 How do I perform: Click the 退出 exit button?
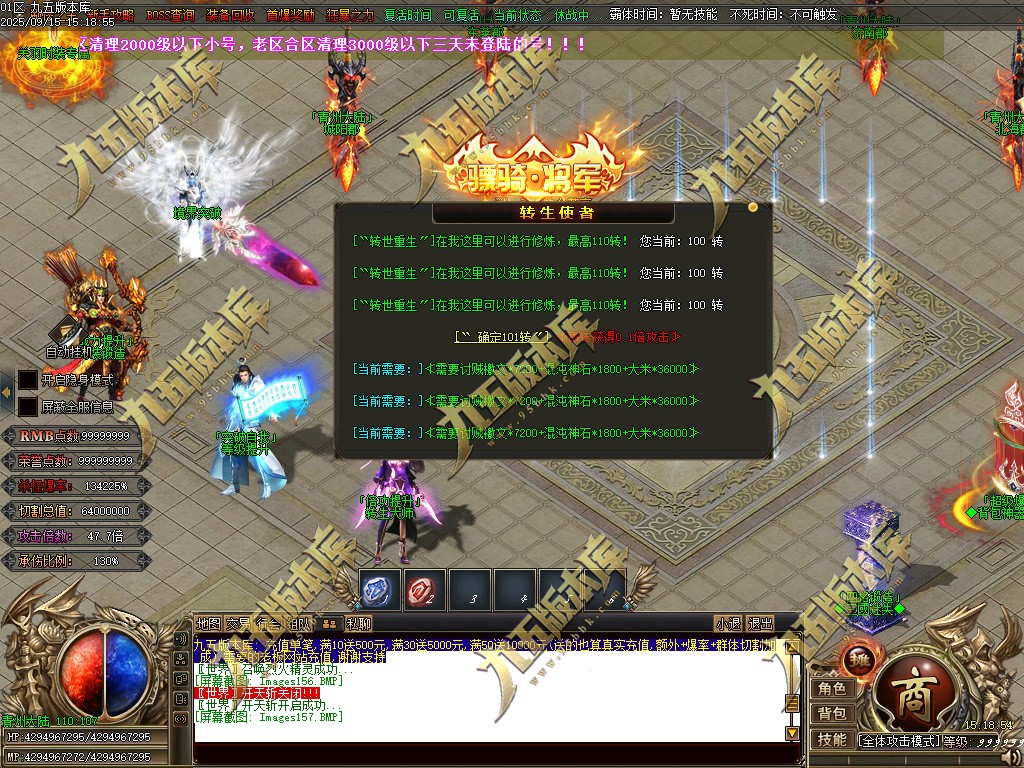click(760, 623)
